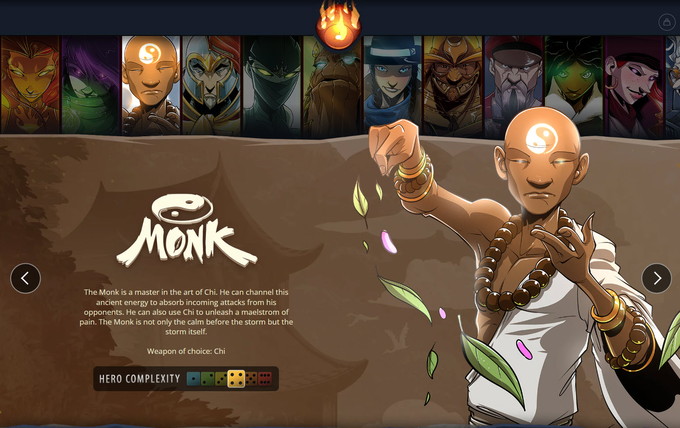Pick the green-masked Shadow Thief portrait
This screenshot has width=680, height=428.
[90, 85]
